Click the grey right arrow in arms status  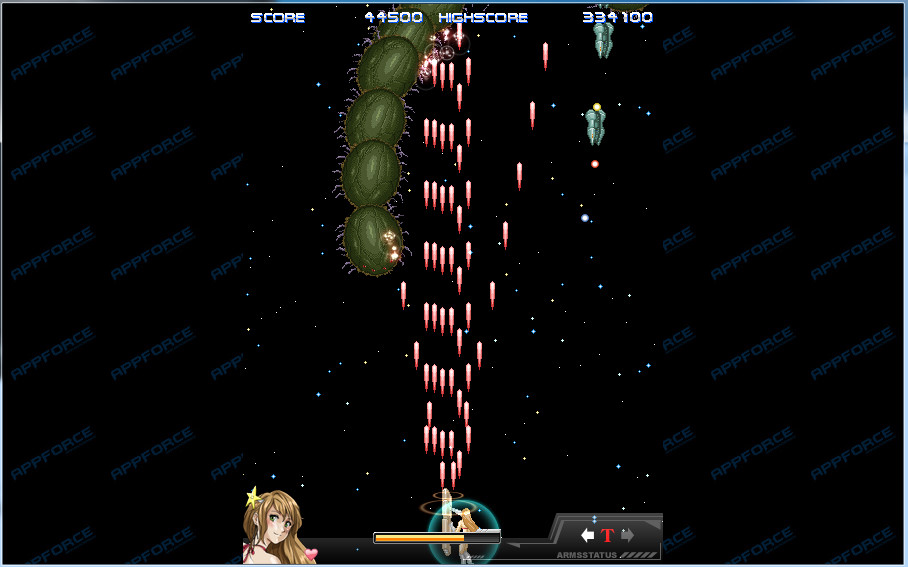[x=627, y=535]
